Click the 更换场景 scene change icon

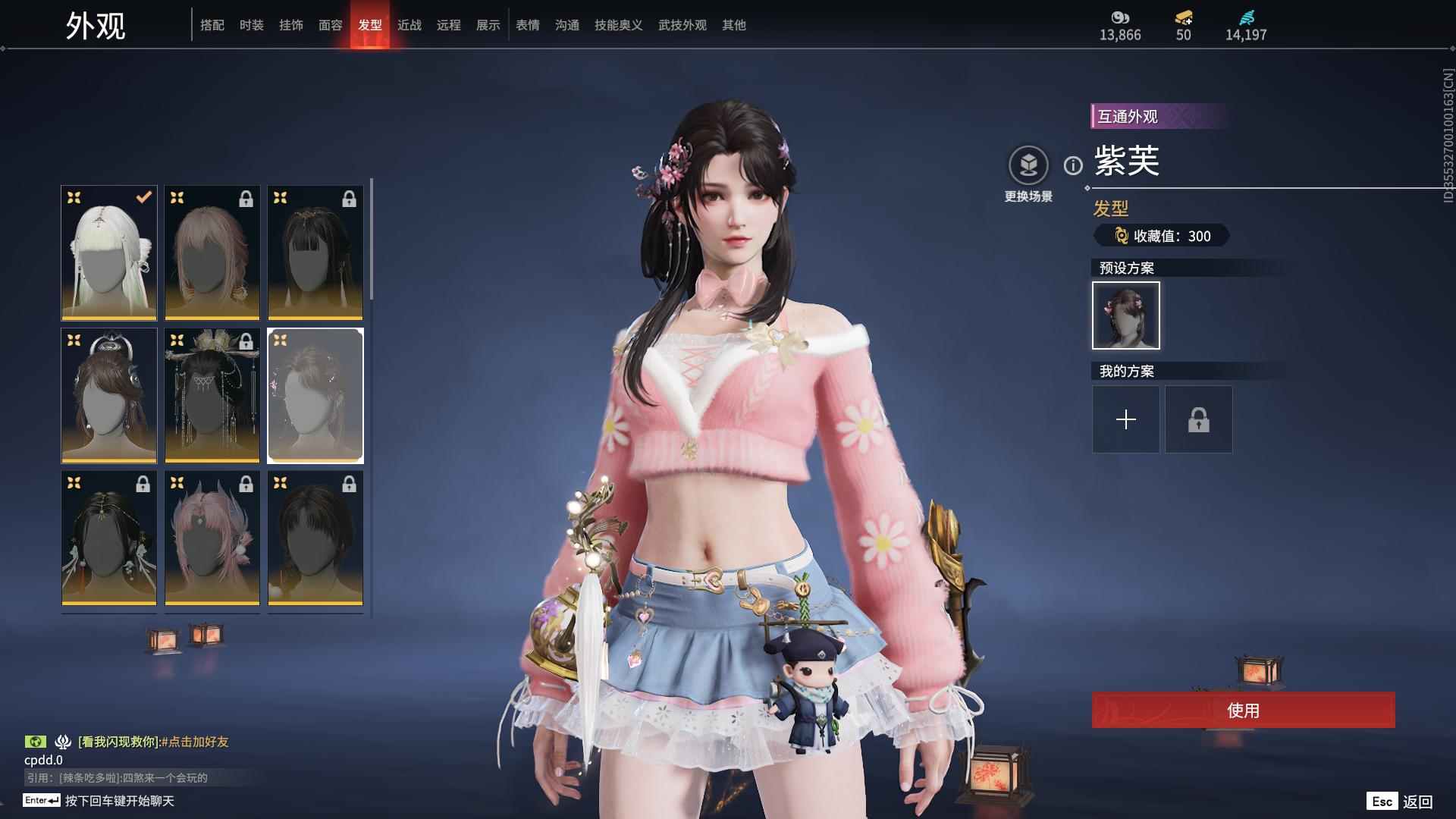click(x=1028, y=163)
